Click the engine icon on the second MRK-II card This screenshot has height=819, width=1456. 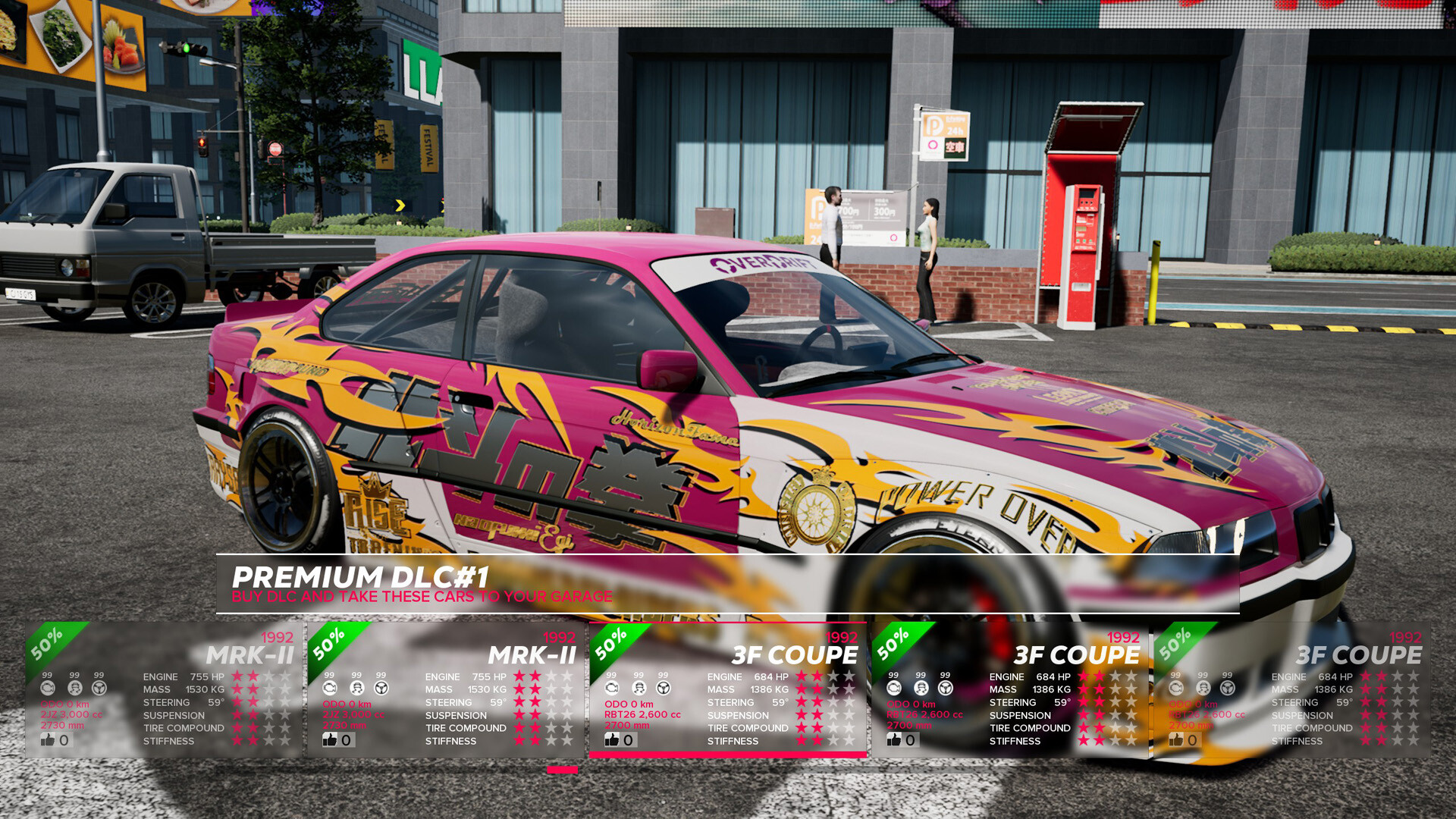coord(329,688)
